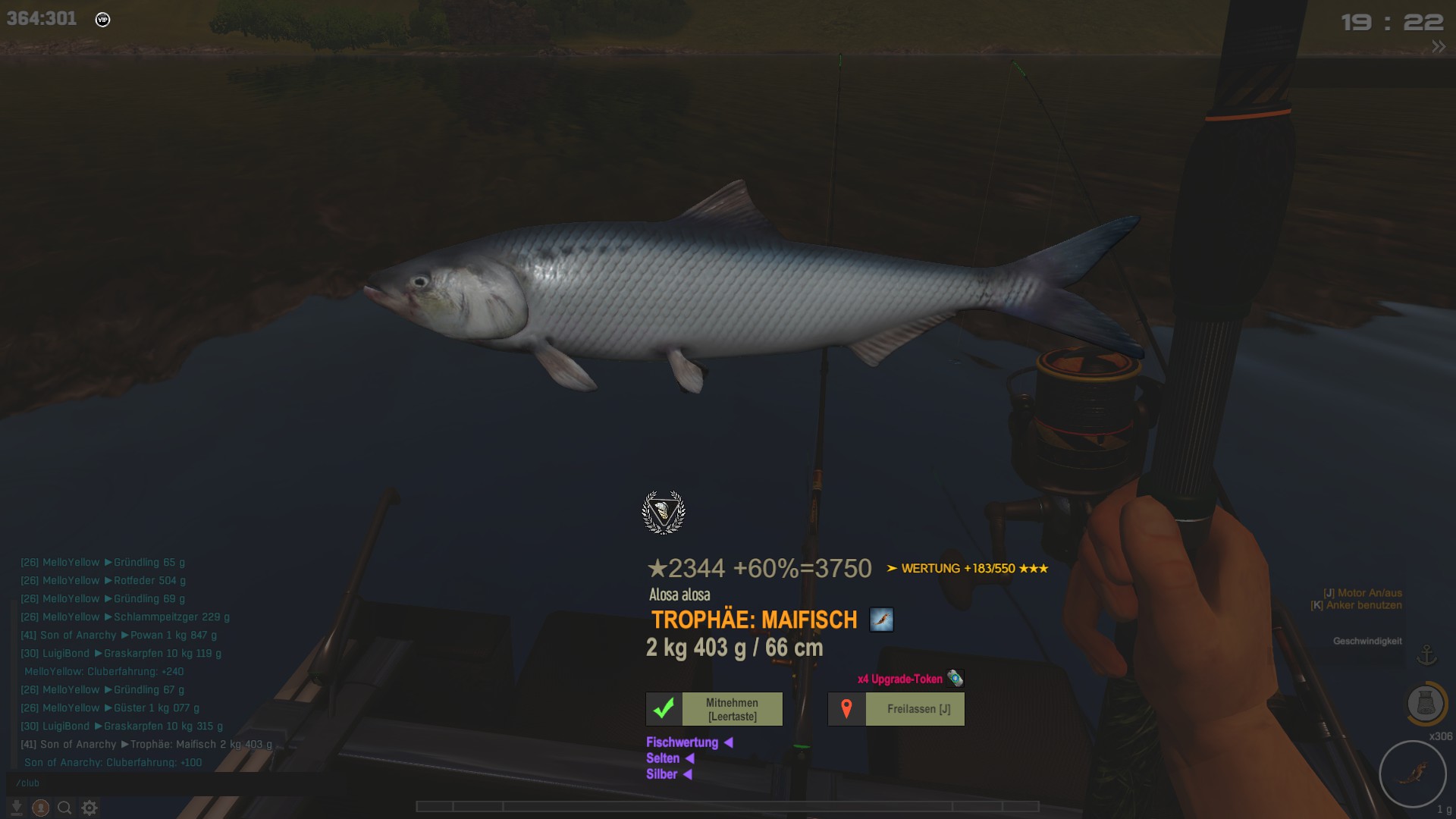The width and height of the screenshot is (1456, 819).
Task: Release the fish with the Freilassen button
Action: 896,709
